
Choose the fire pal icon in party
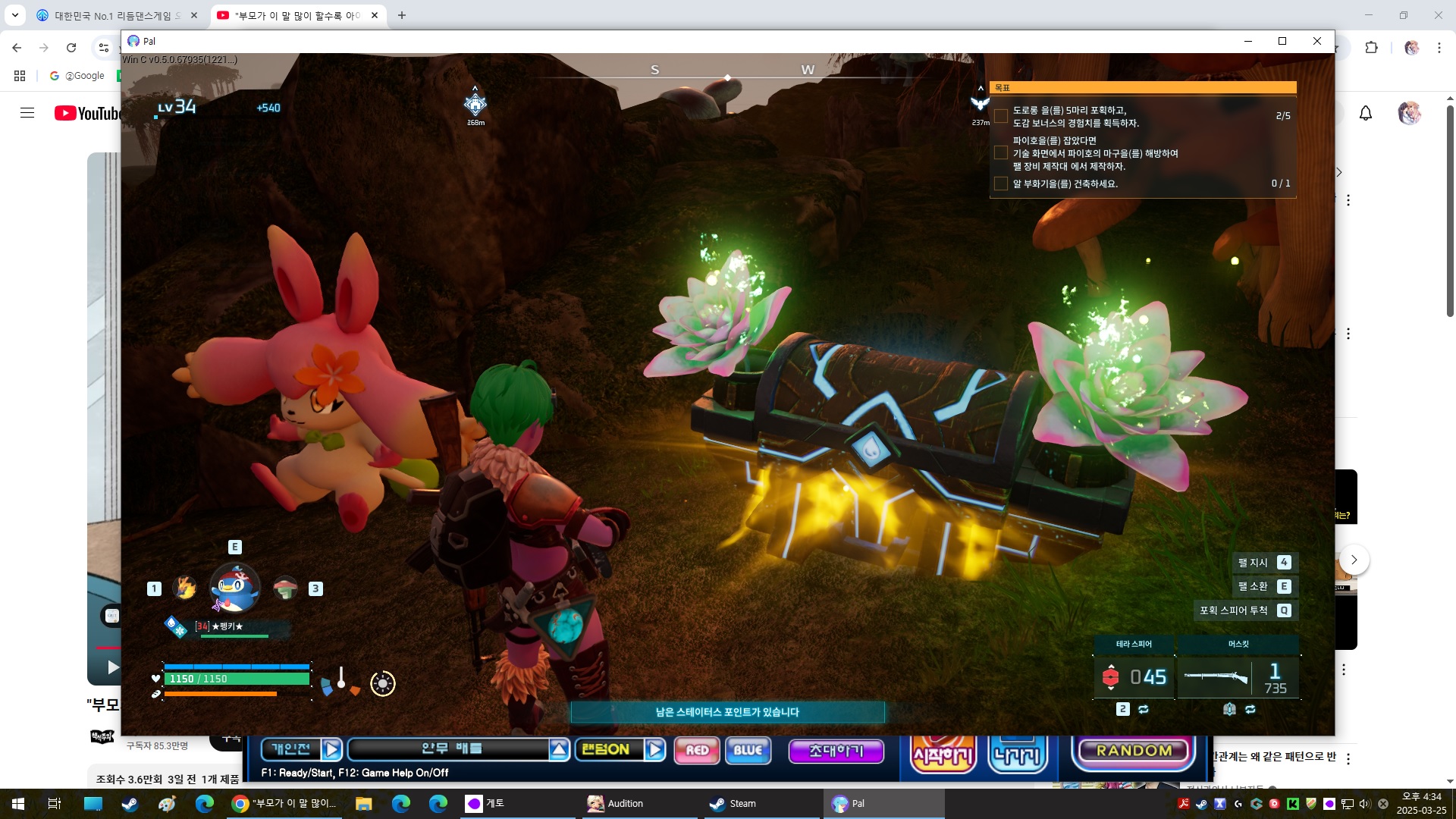point(184,588)
